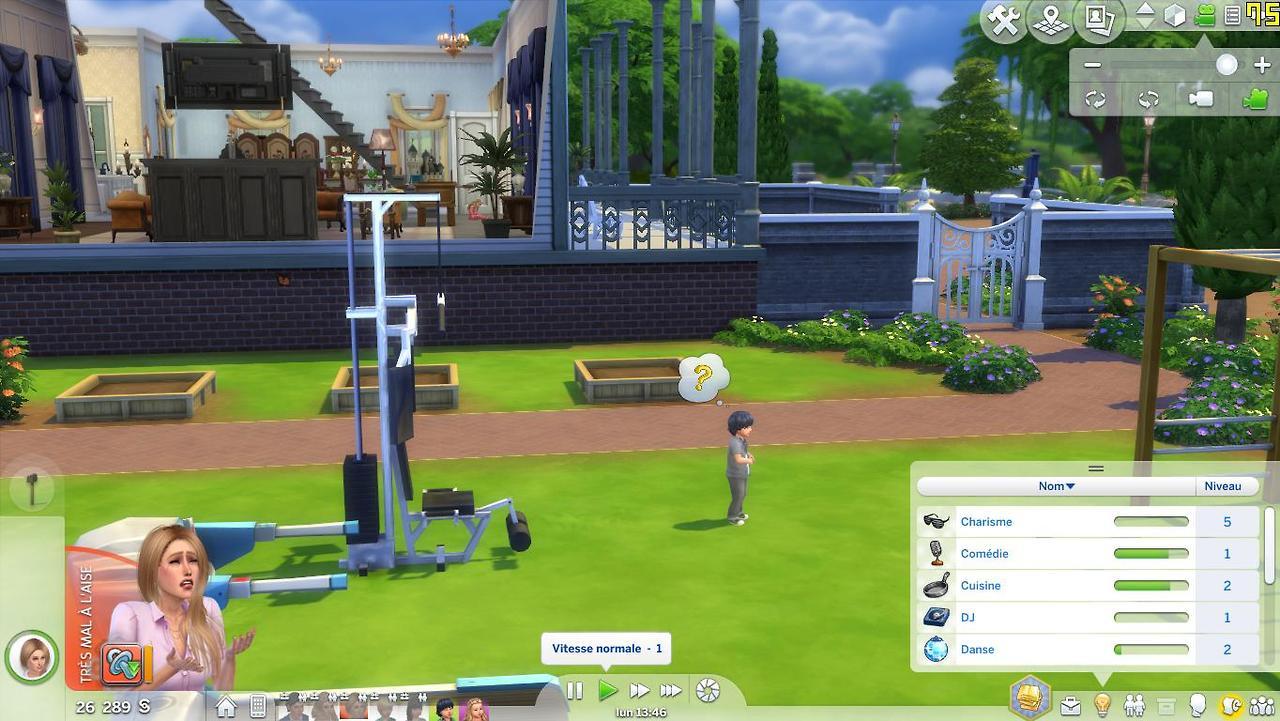Viewport: 1280px width, 721px height.
Task: Open the gallery photos button
Action: tap(1099, 21)
